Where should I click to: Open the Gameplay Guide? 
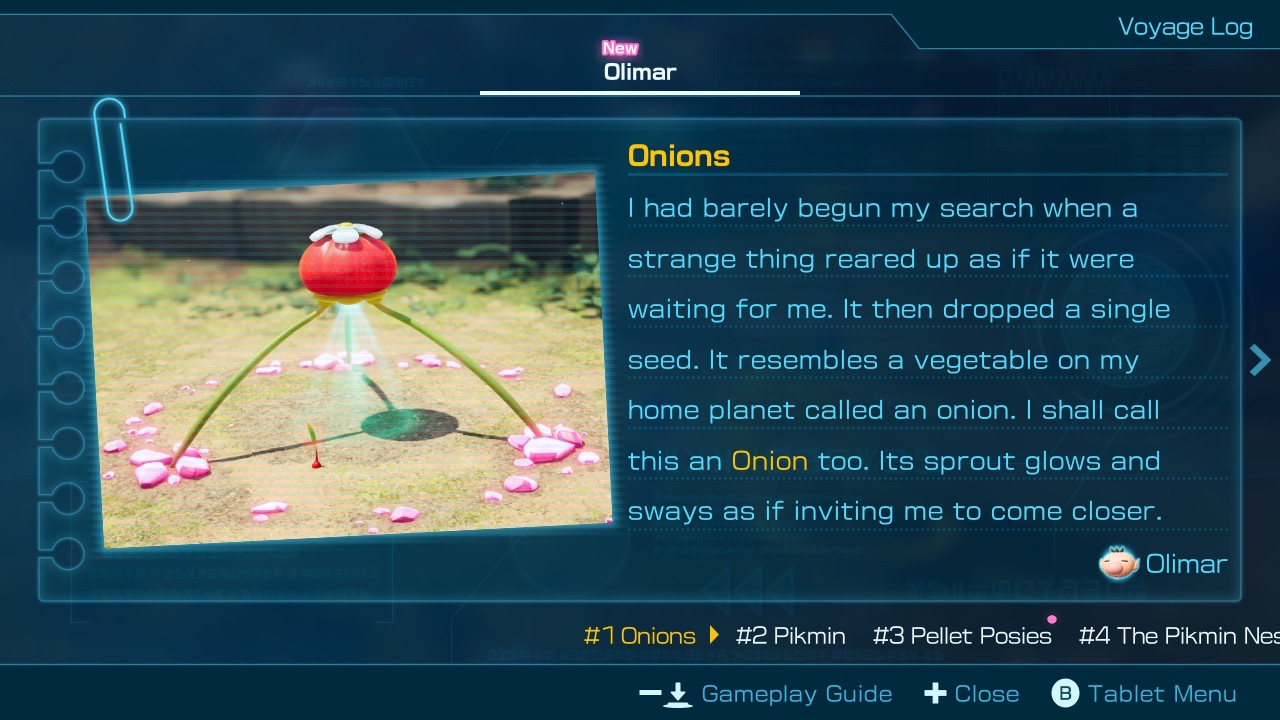[766, 694]
